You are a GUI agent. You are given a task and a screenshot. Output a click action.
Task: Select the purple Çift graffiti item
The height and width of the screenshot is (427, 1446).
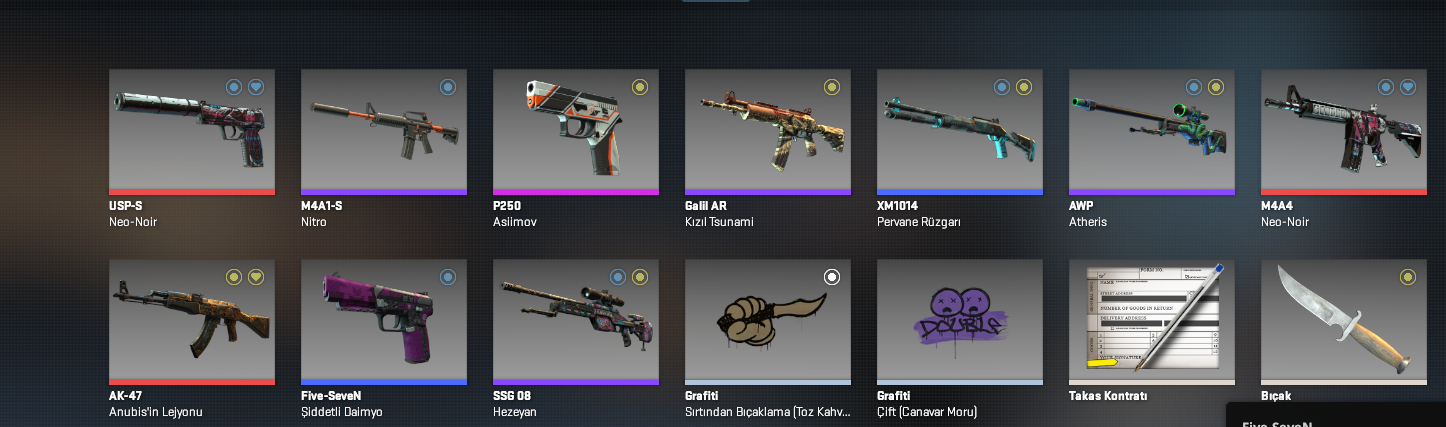pyautogui.click(x=959, y=320)
